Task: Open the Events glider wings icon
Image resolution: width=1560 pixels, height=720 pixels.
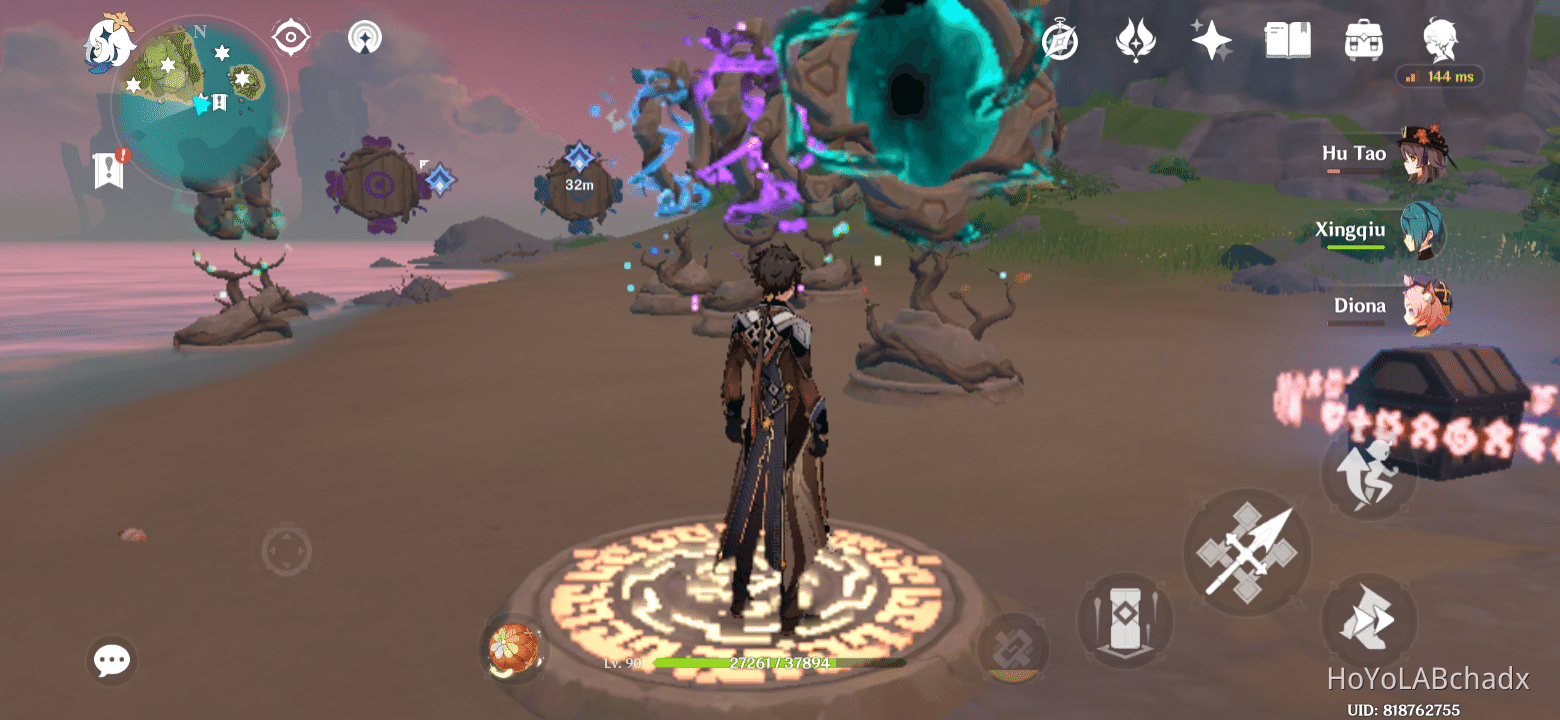Action: coord(1137,38)
